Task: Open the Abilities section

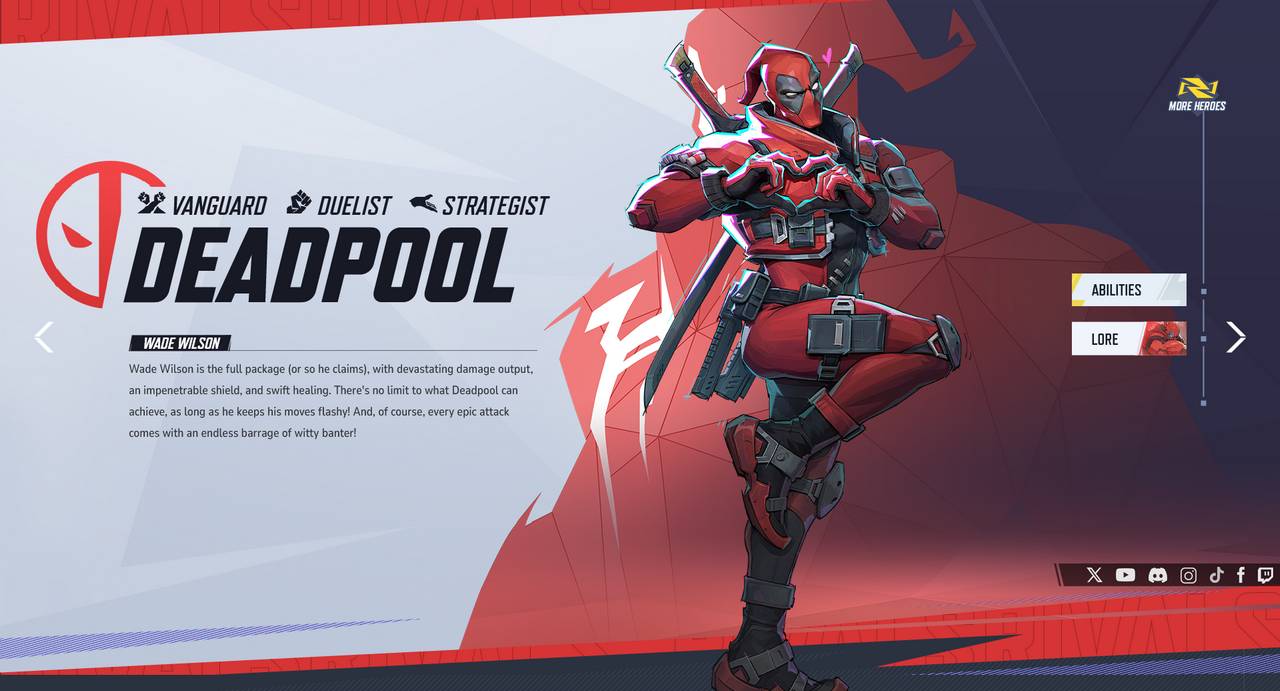Action: click(x=1128, y=290)
